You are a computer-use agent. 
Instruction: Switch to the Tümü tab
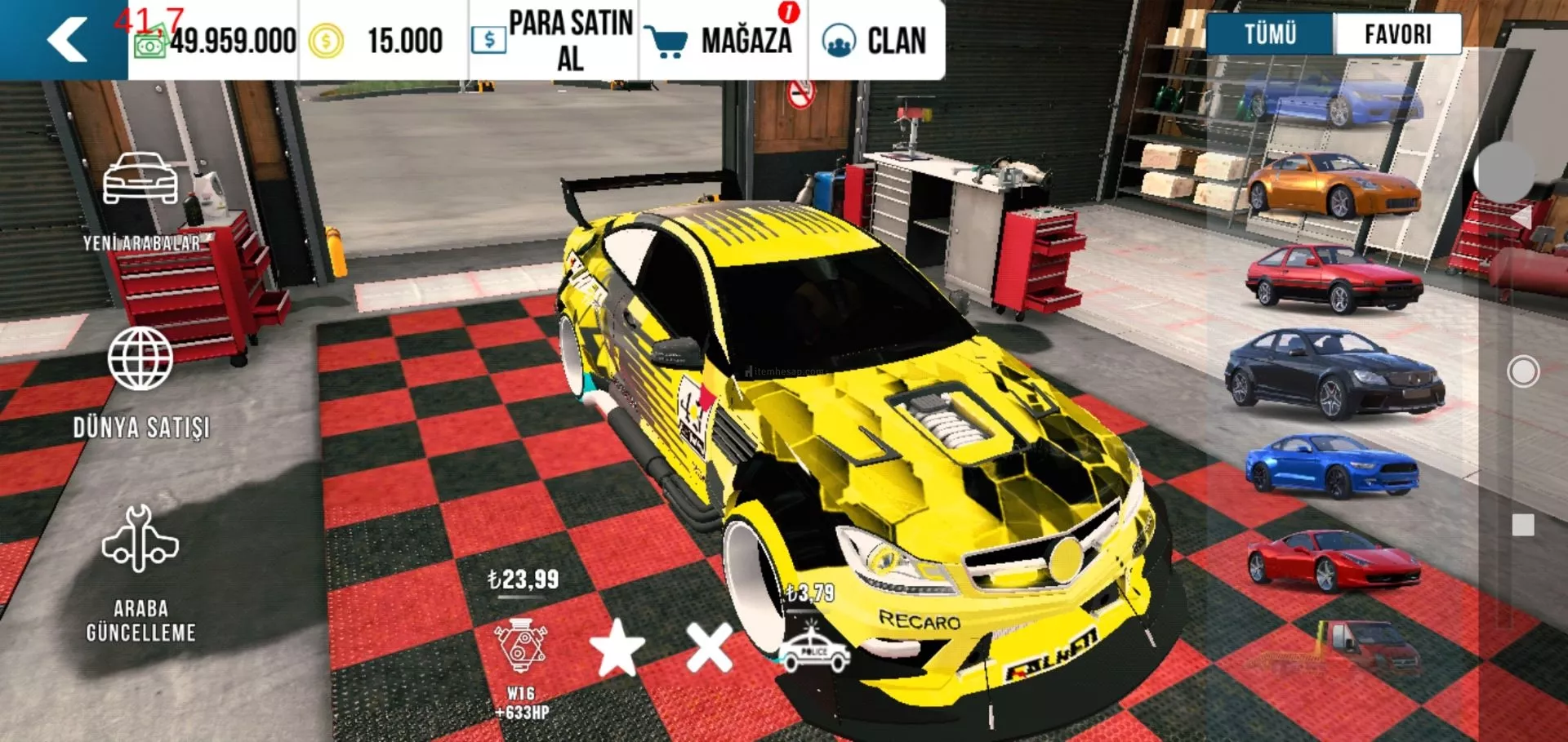click(x=1270, y=34)
